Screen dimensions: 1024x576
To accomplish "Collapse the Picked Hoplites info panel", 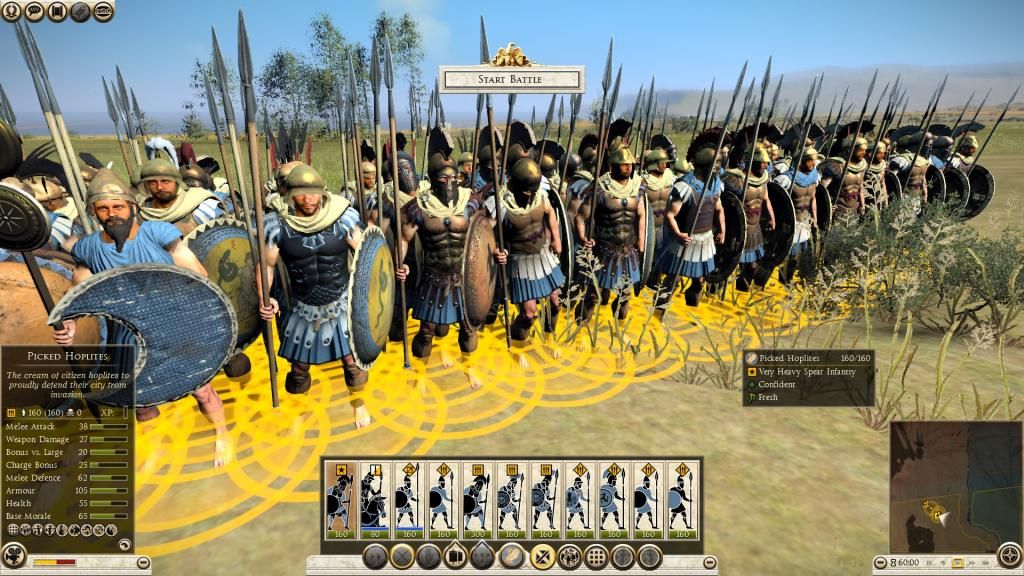I will 125,545.
